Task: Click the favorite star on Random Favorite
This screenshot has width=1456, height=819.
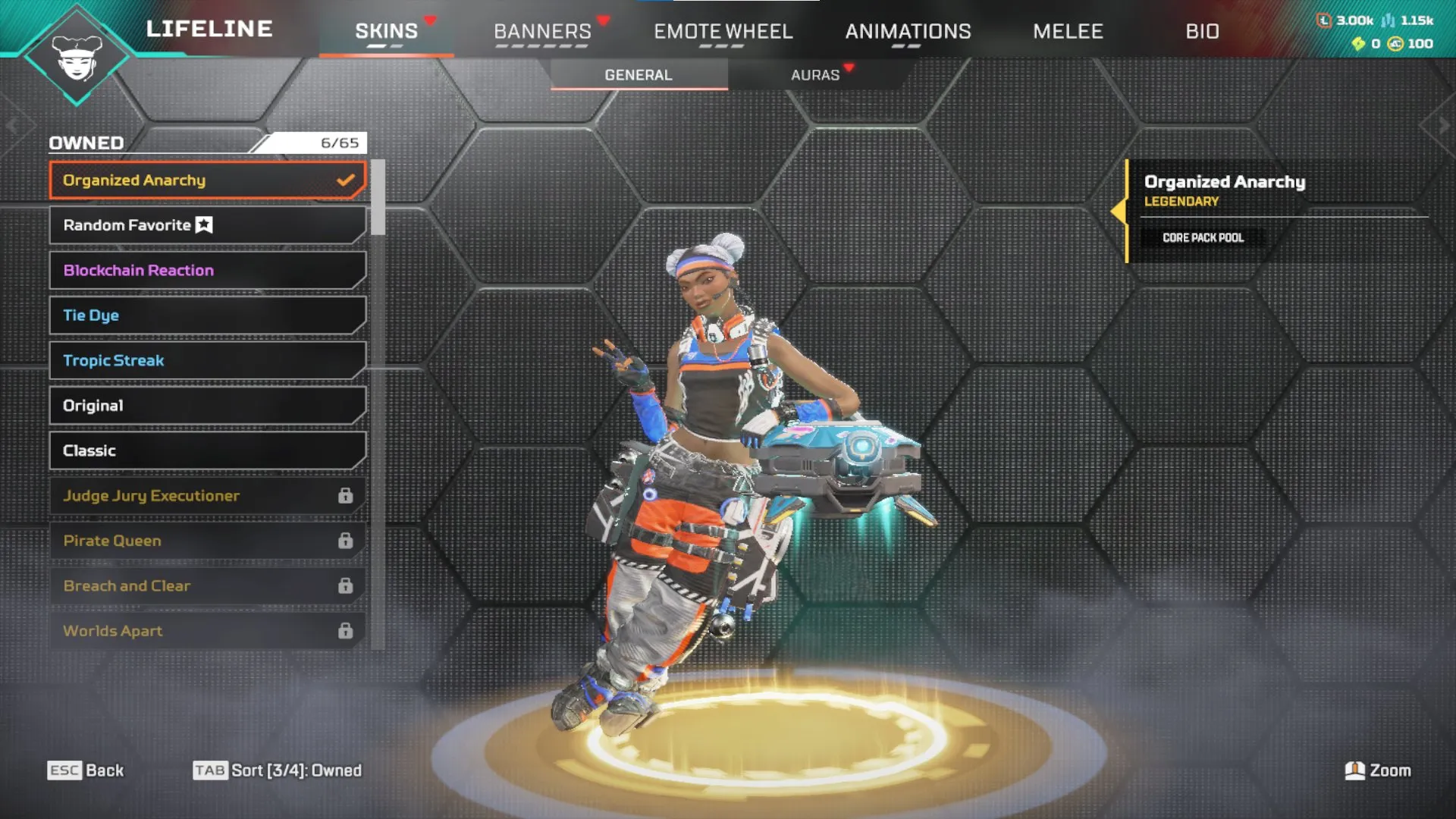Action: (202, 224)
